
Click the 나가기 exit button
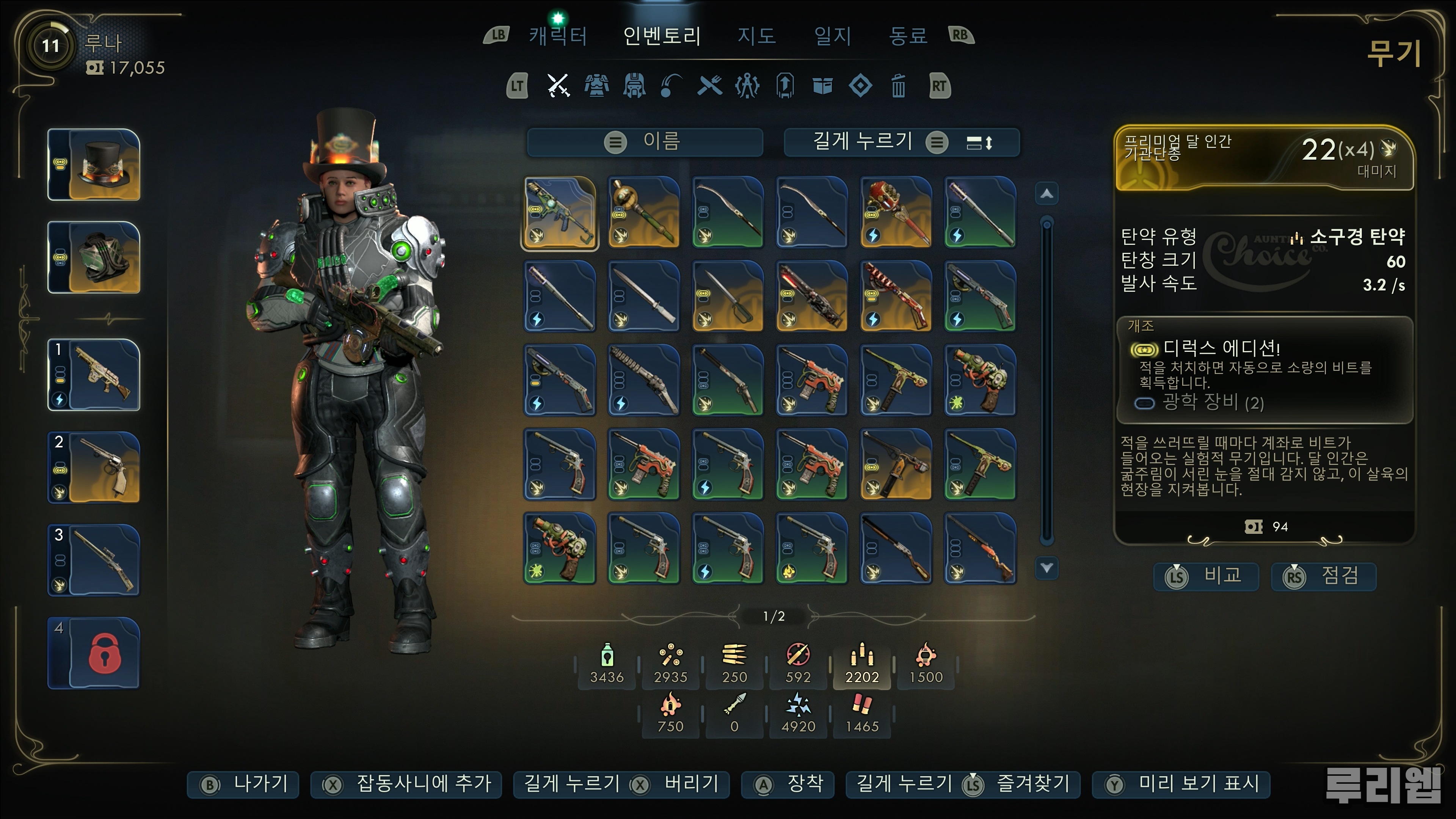tap(243, 784)
